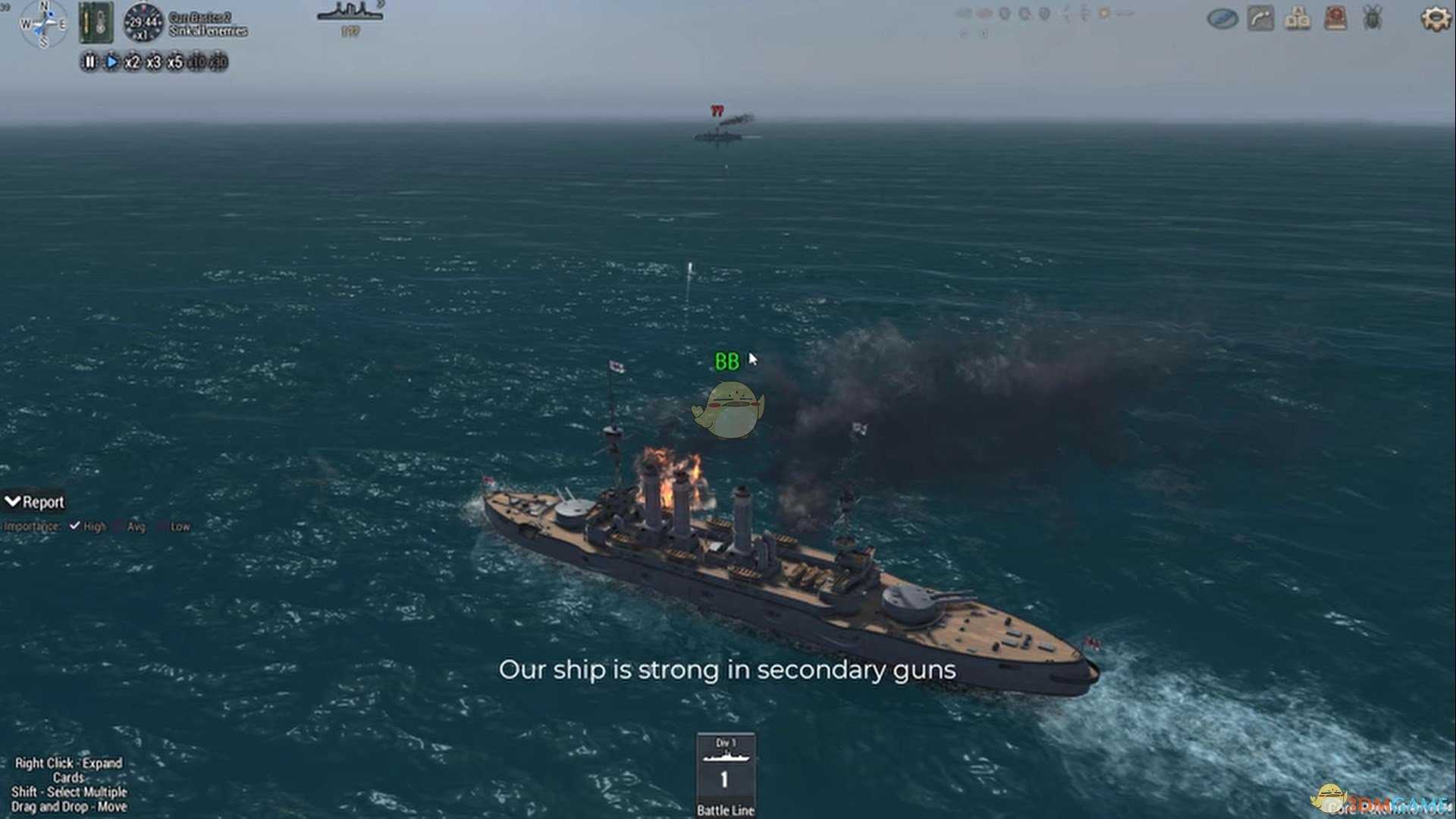Enable Avg importance report filter
Viewport: 1456px width, 819px height.
coord(120,526)
